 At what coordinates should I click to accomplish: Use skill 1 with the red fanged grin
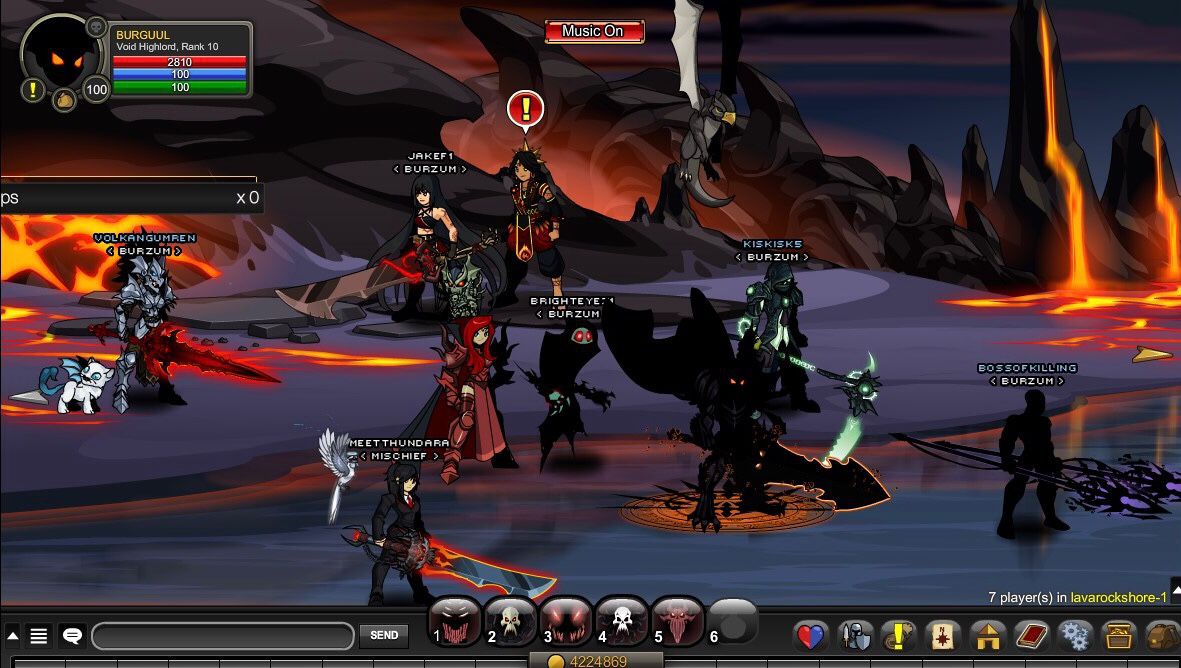454,622
